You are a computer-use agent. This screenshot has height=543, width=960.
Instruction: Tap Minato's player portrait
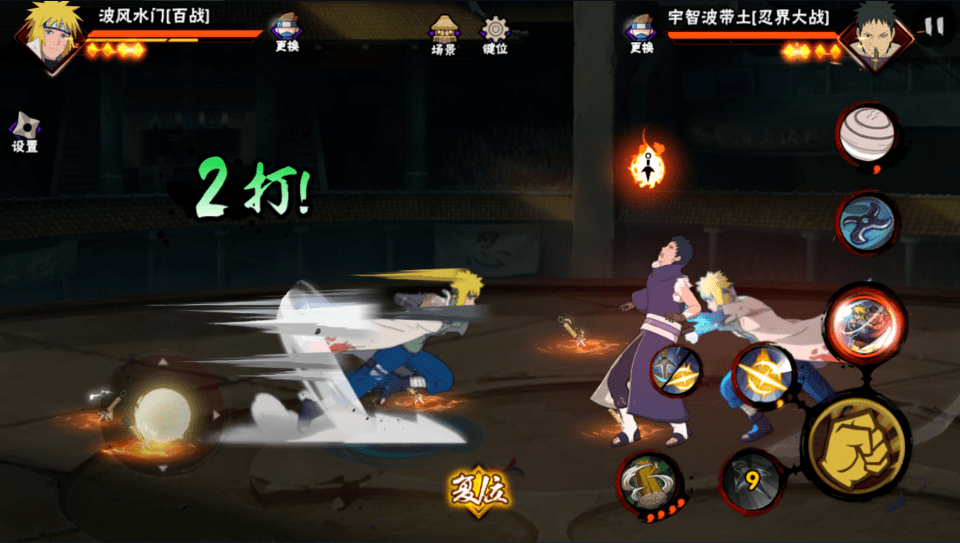(48, 36)
